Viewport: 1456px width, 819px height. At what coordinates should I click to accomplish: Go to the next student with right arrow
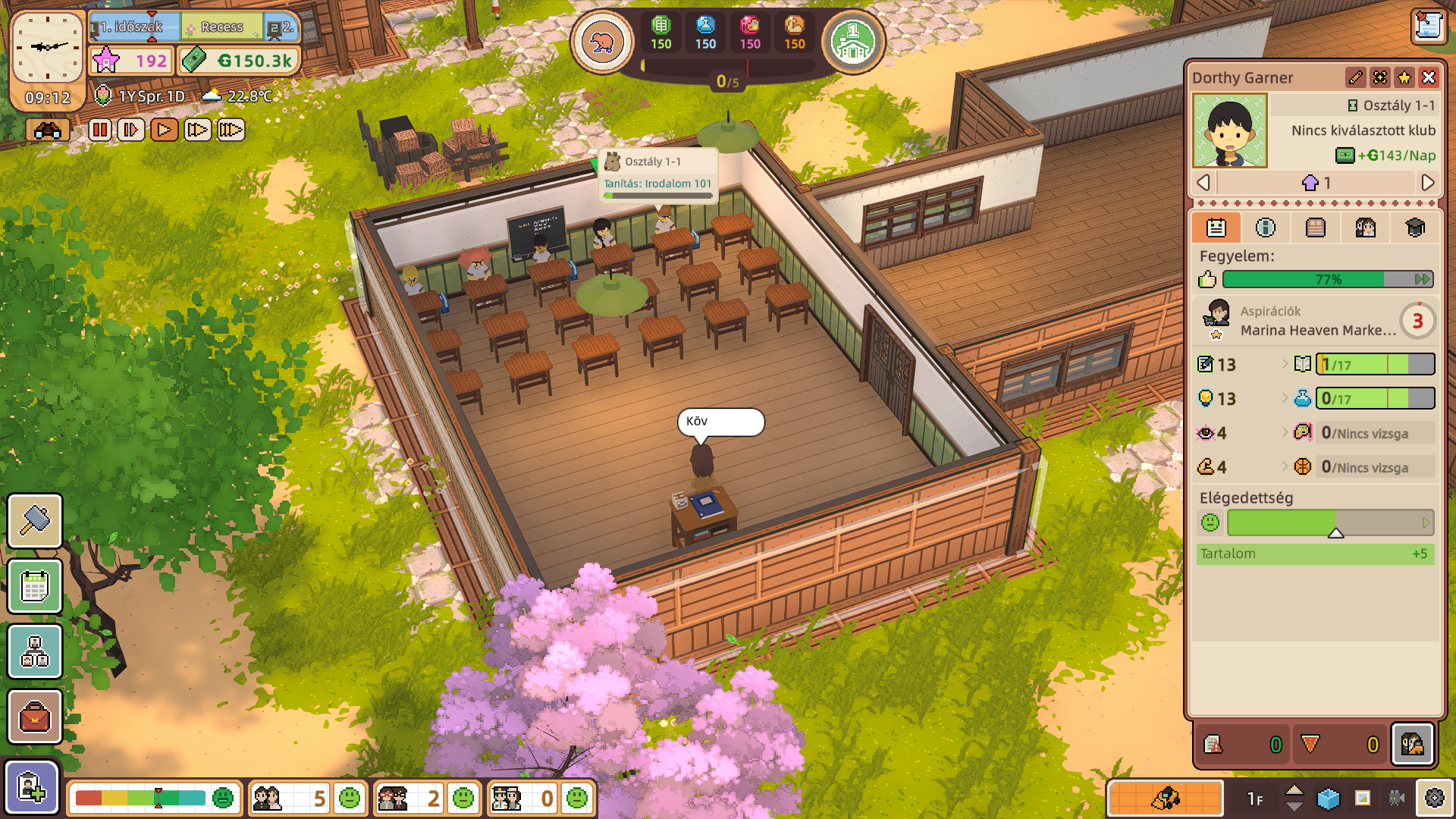(x=1427, y=183)
